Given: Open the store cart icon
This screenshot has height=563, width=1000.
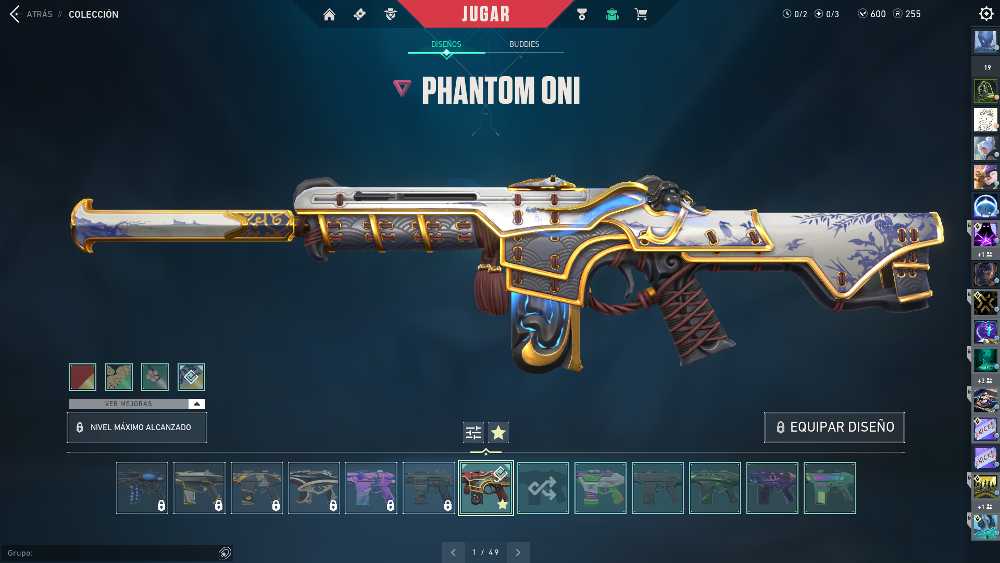Looking at the screenshot, I should tap(641, 14).
